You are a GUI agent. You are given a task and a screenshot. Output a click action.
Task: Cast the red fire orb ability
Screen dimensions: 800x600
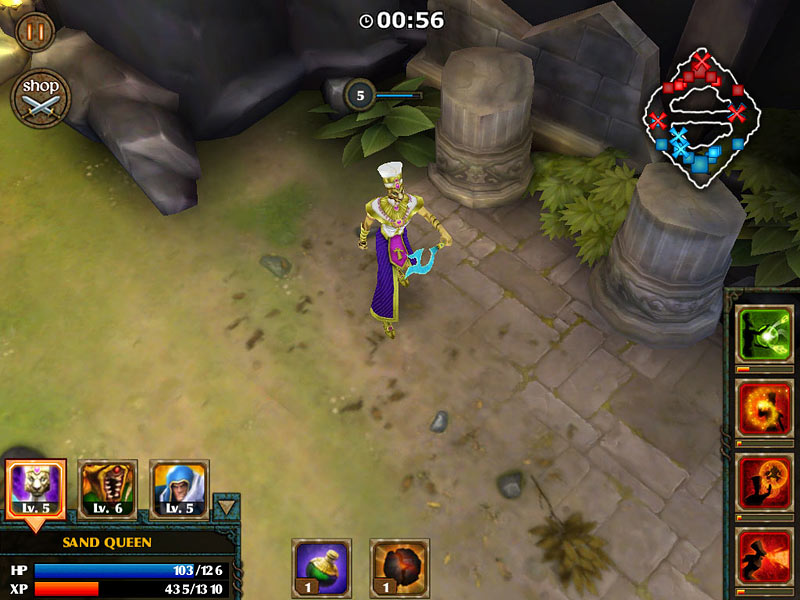764,481
